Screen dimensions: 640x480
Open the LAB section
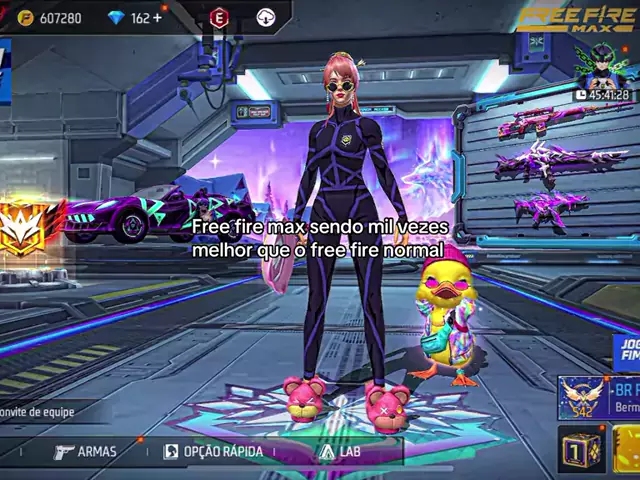[340, 451]
